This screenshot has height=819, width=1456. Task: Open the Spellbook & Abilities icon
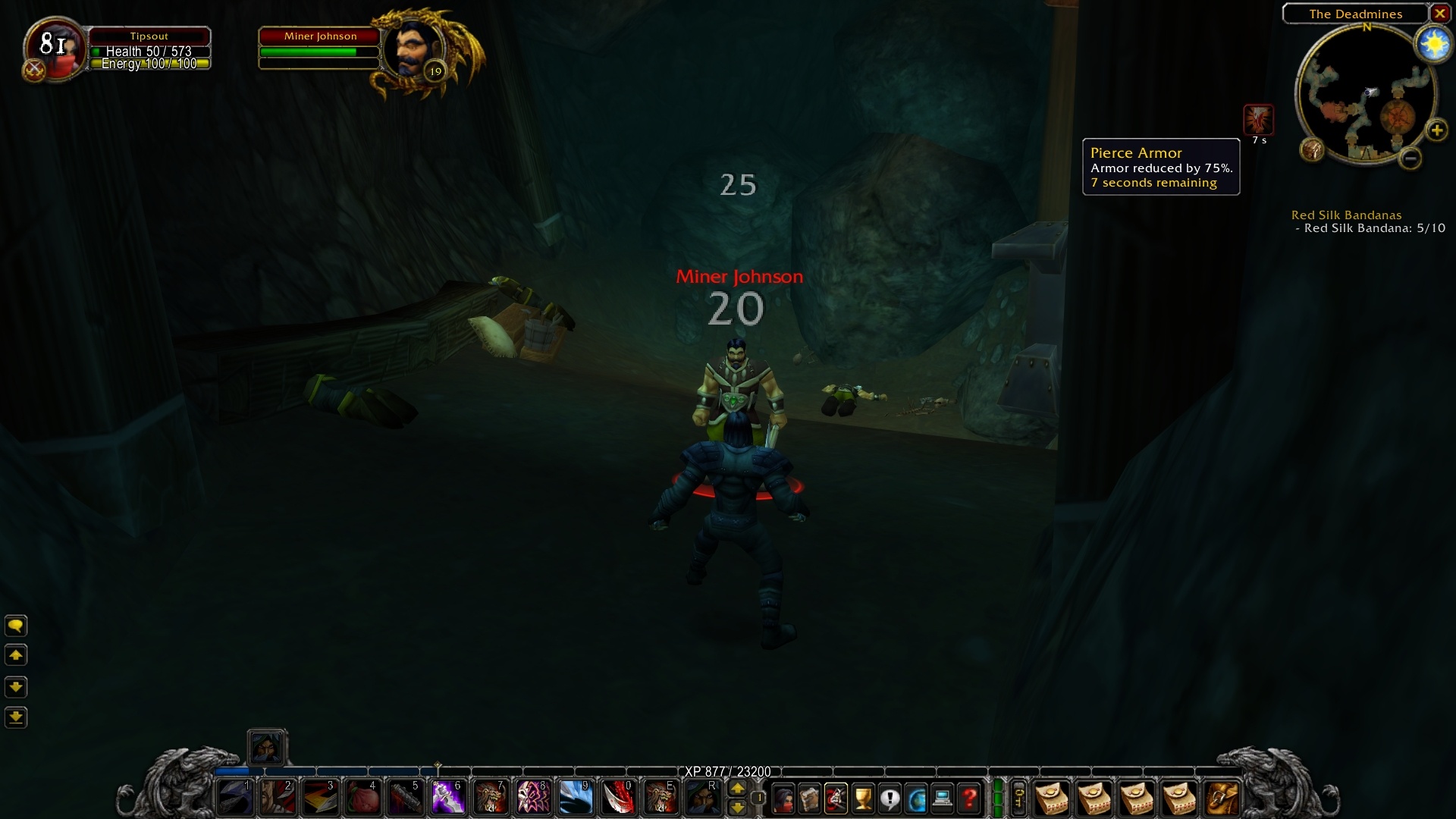(809, 799)
